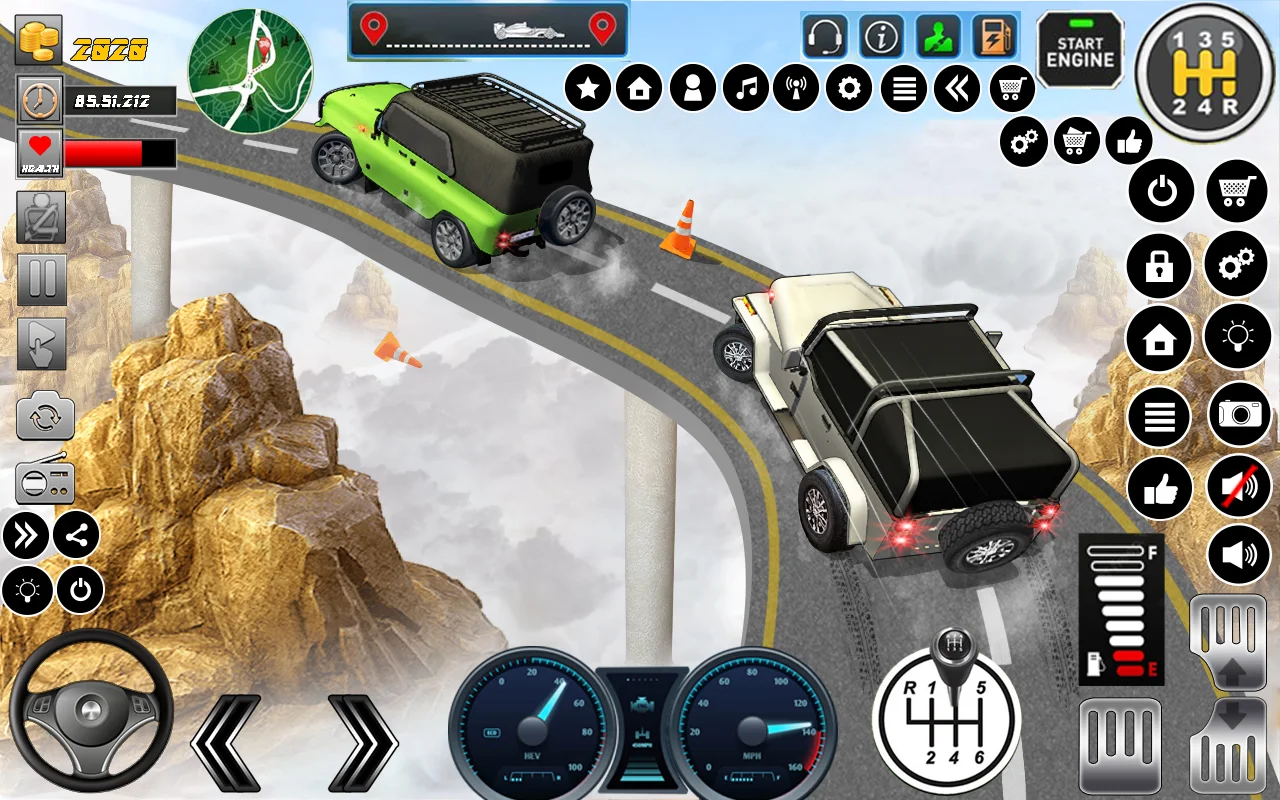Turn on the radio icon
1280x800 pixels.
(45, 483)
